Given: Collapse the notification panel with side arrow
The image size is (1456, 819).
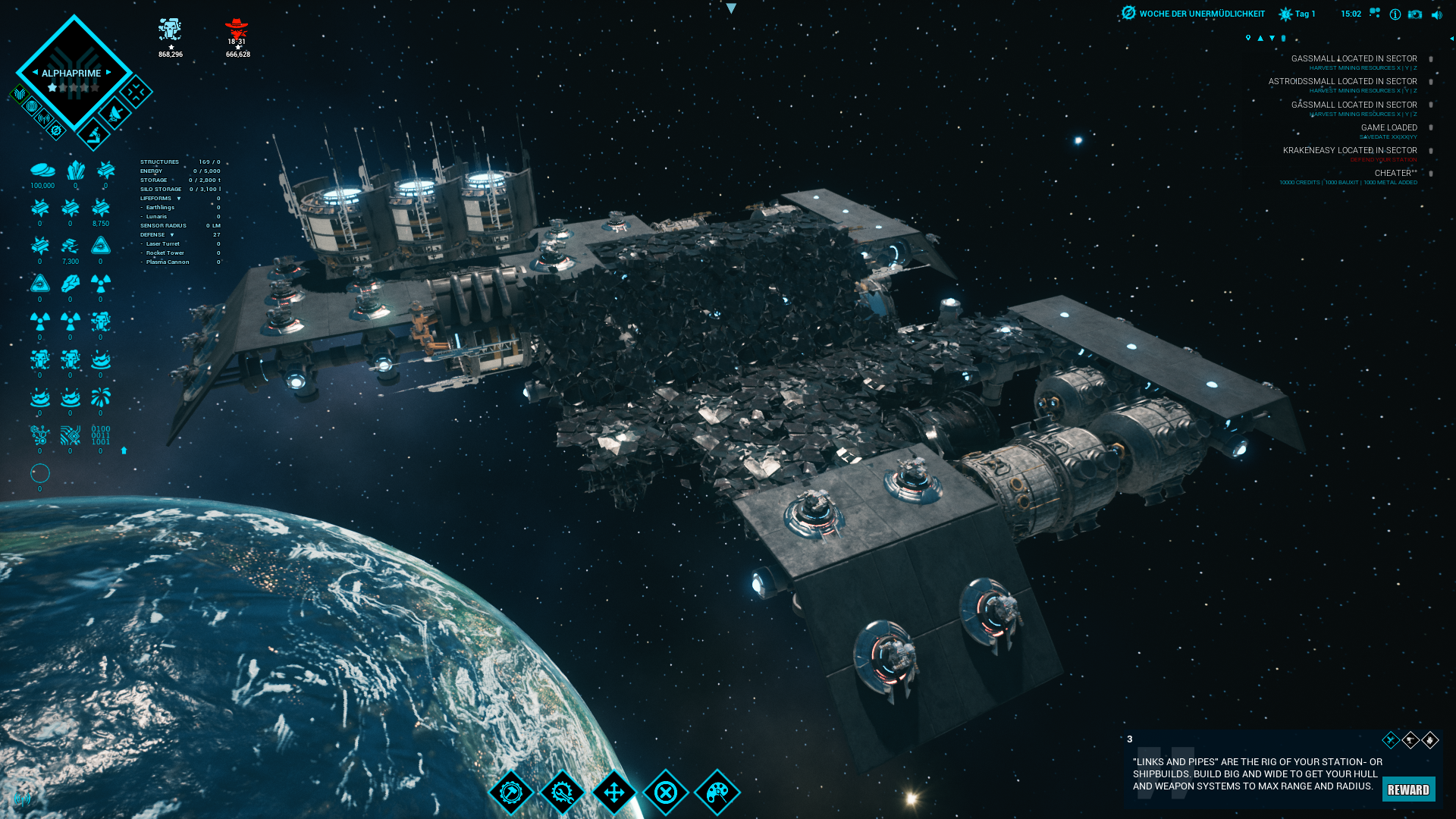Looking at the screenshot, I should (x=1451, y=38).
